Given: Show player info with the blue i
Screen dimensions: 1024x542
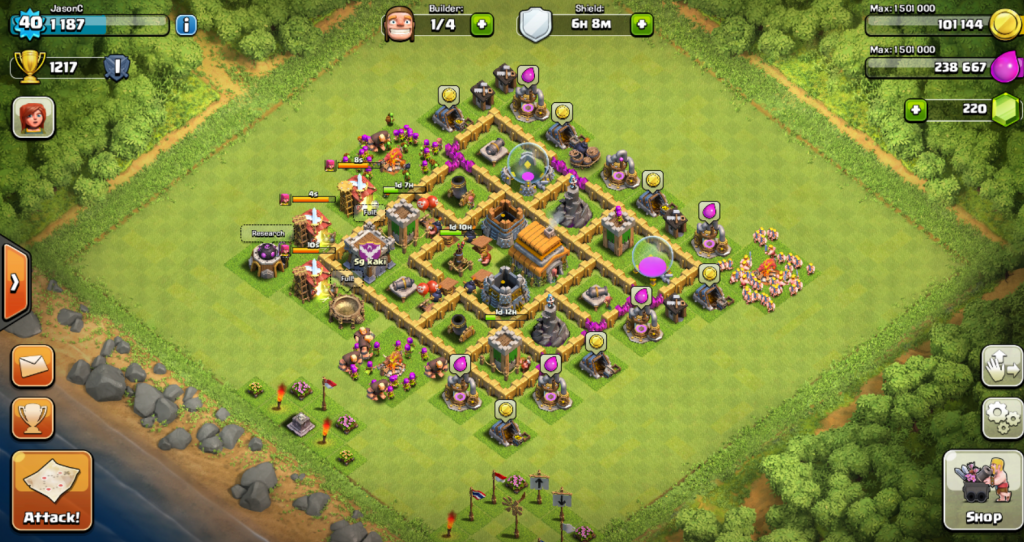Looking at the screenshot, I should tap(186, 25).
